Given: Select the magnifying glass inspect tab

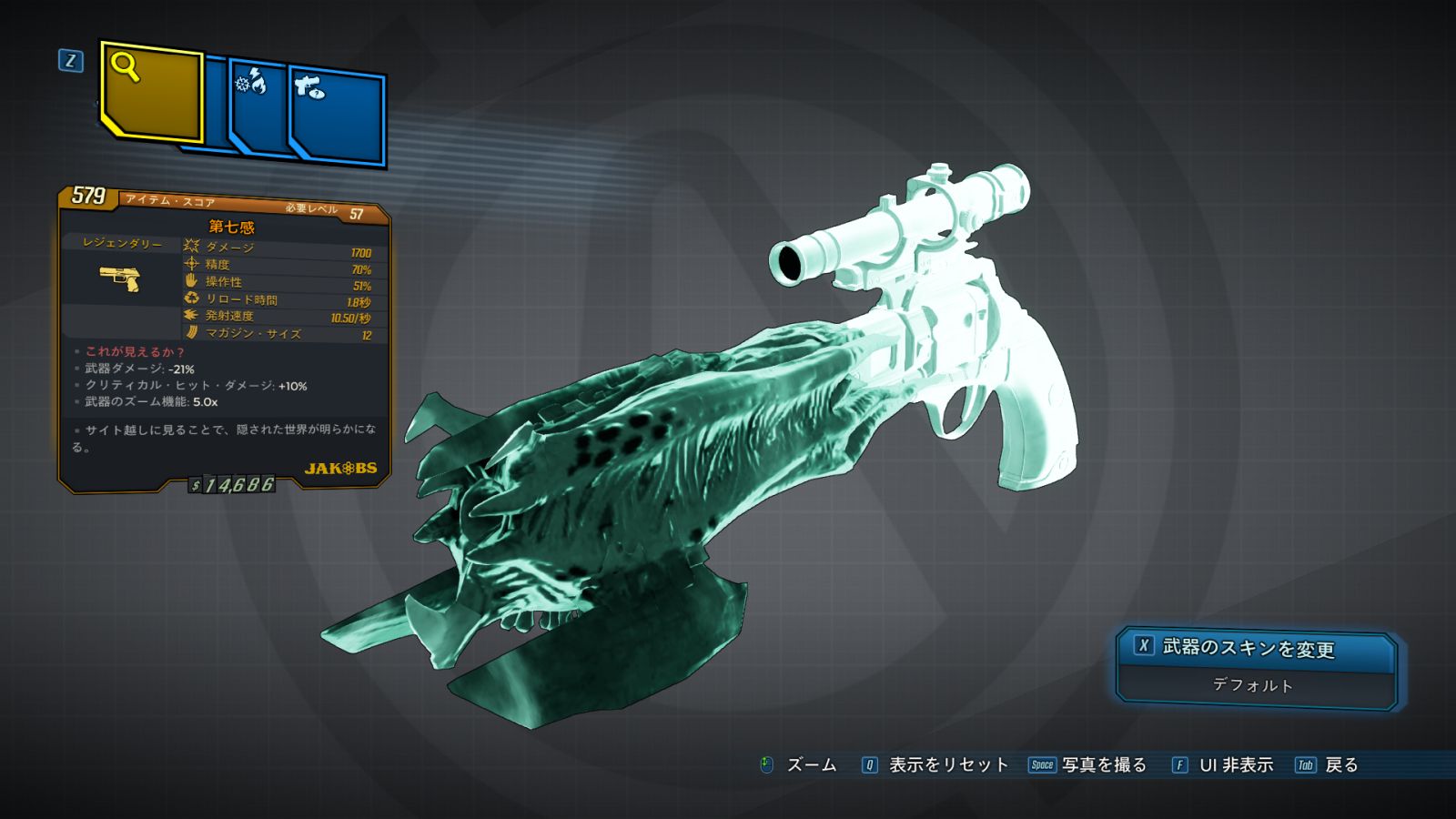Looking at the screenshot, I should 151,91.
